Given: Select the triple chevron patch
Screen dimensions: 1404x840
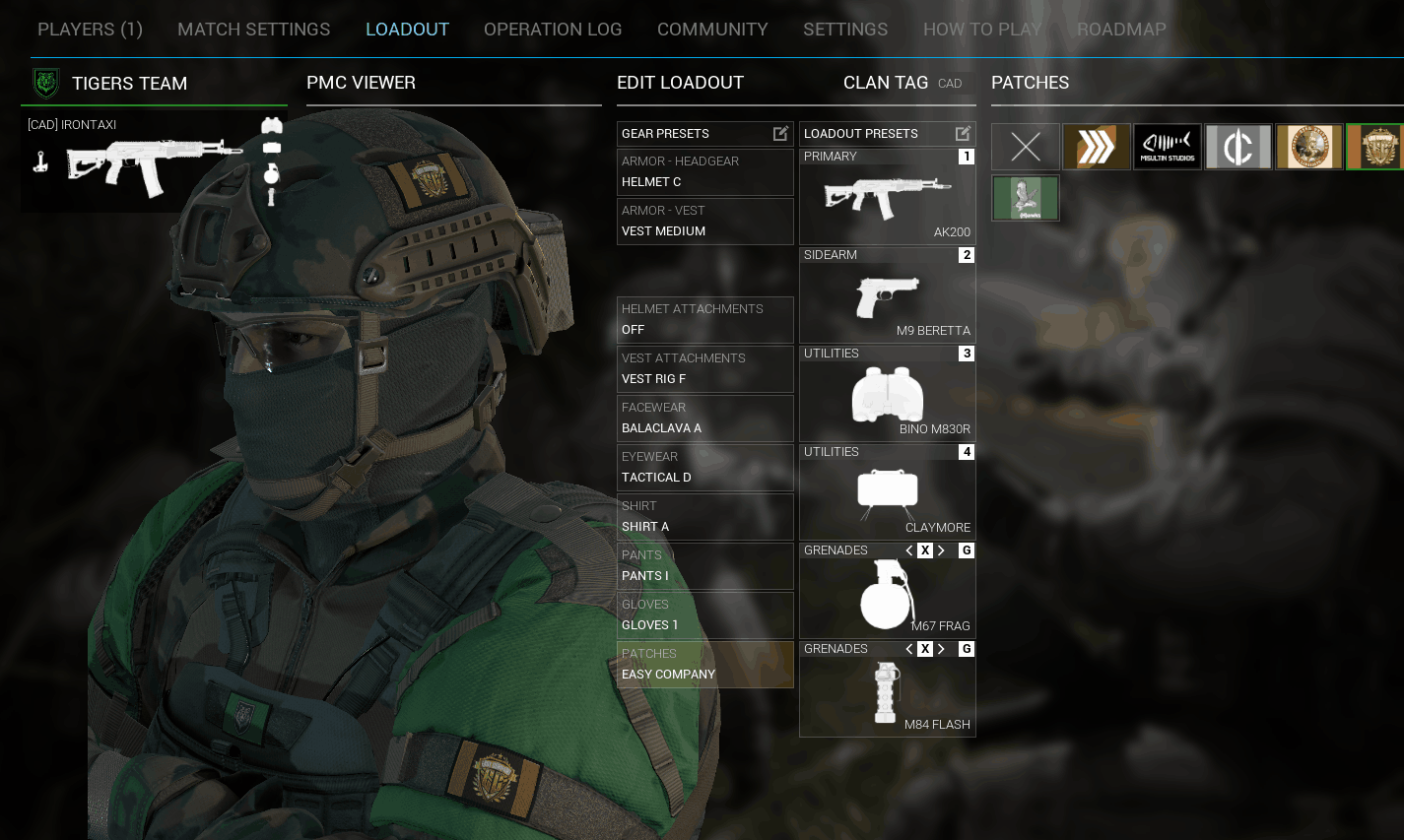Looking at the screenshot, I should pyautogui.click(x=1097, y=147).
